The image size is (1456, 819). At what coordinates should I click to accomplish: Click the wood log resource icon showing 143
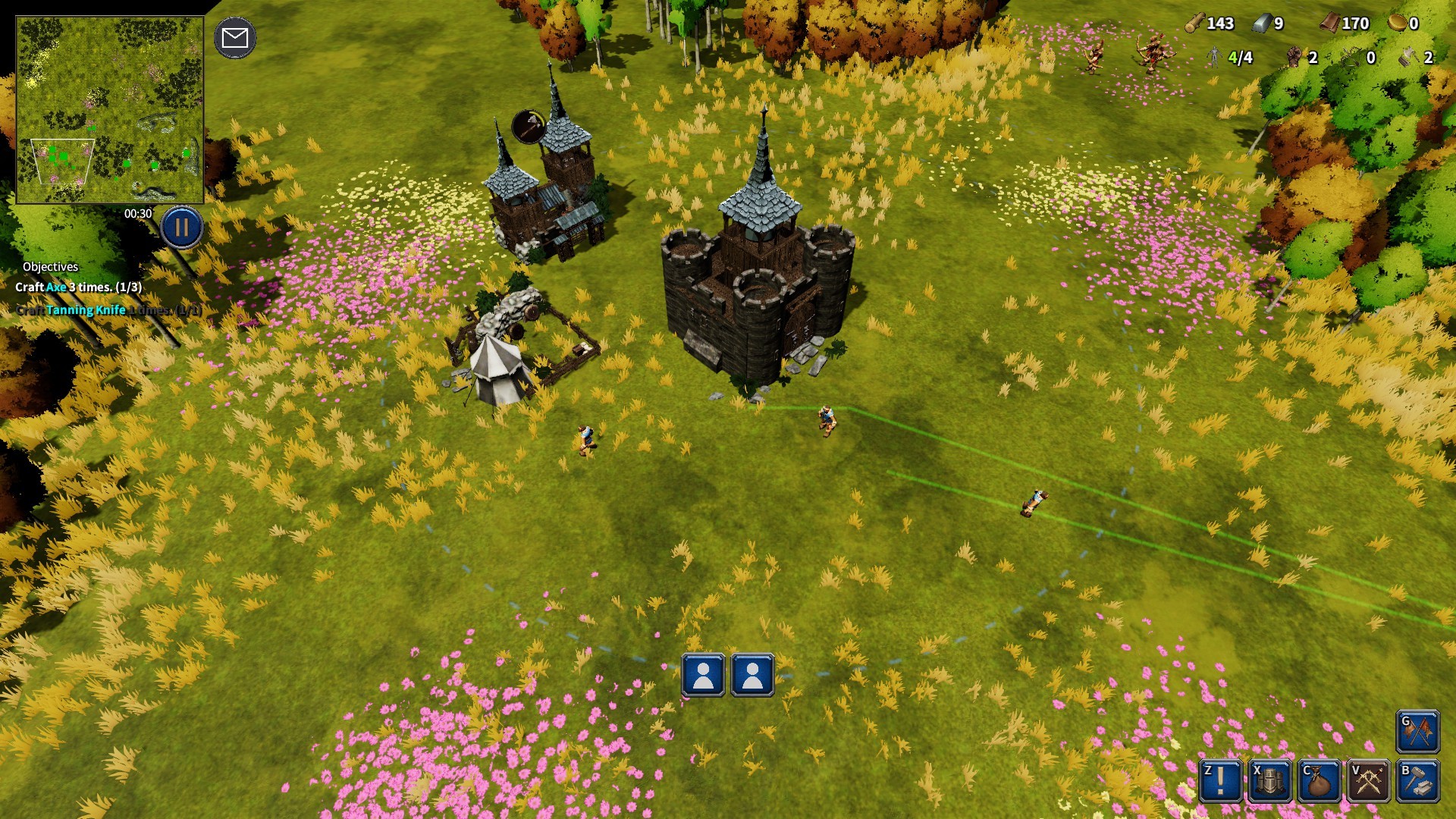coord(1196,23)
